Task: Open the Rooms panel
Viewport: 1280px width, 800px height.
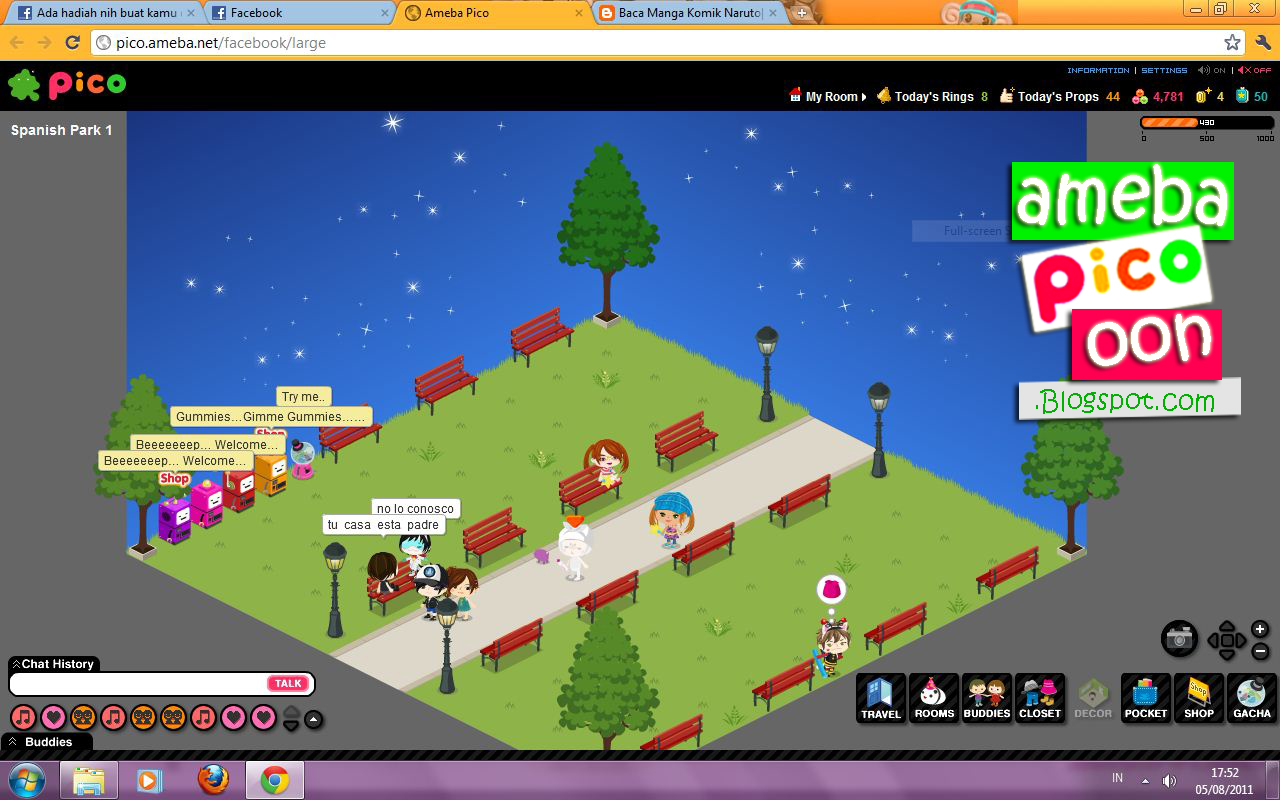Action: click(x=934, y=698)
